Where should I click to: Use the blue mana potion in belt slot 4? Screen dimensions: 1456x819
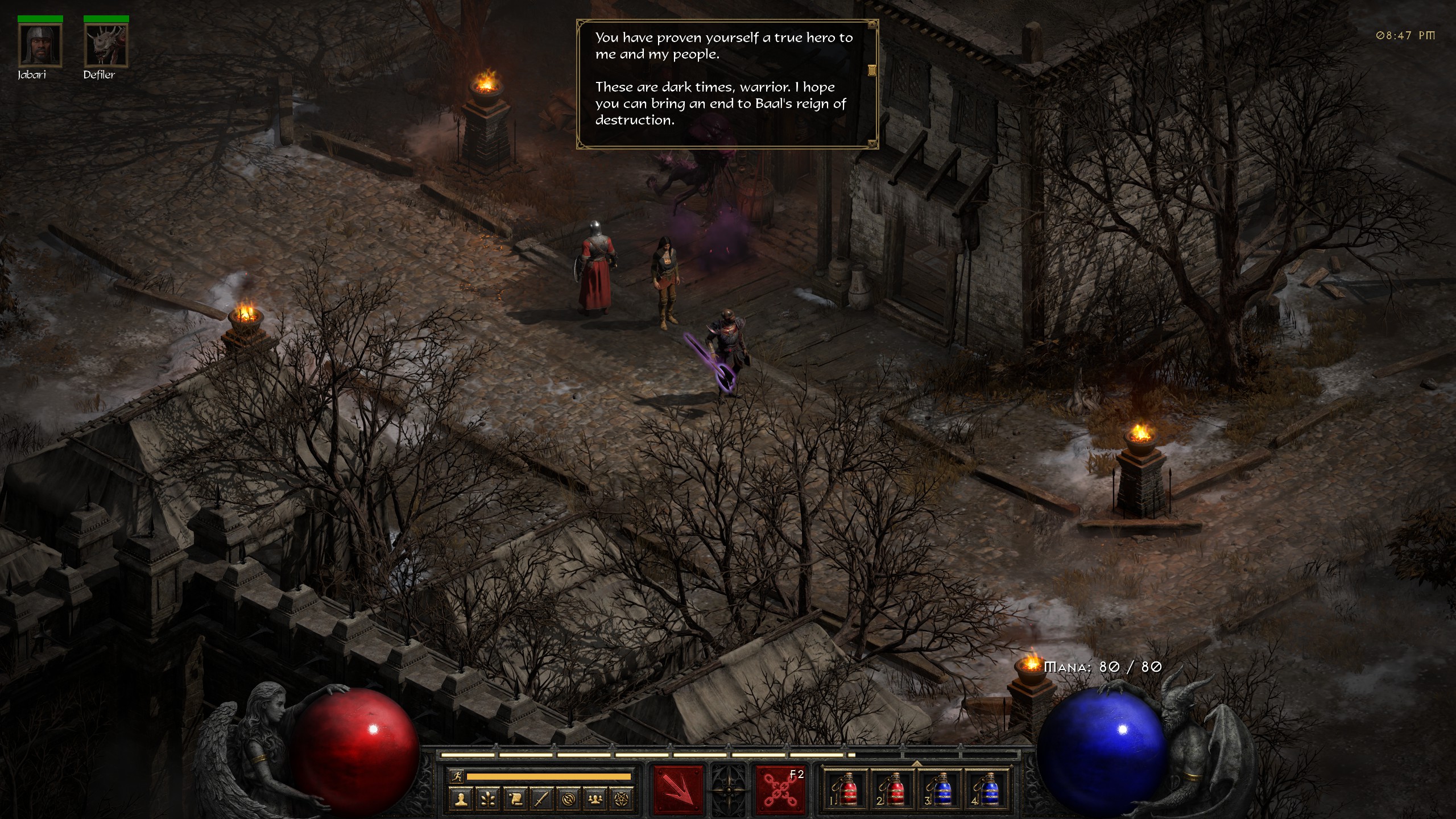987,791
